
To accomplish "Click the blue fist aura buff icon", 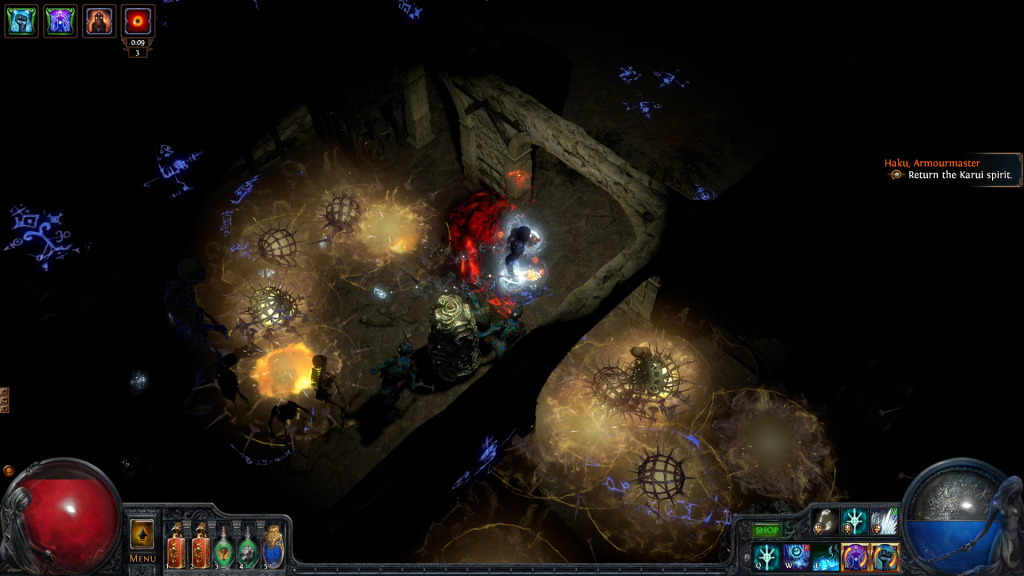I will [x=21, y=21].
